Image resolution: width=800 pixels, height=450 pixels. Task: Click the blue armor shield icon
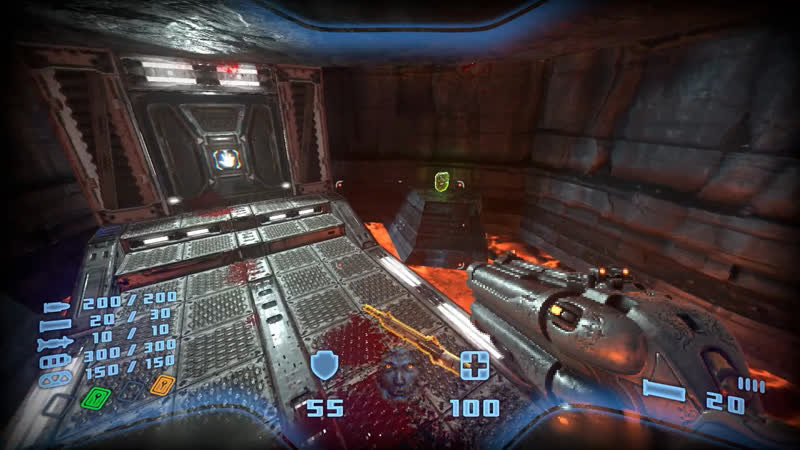[x=324, y=366]
